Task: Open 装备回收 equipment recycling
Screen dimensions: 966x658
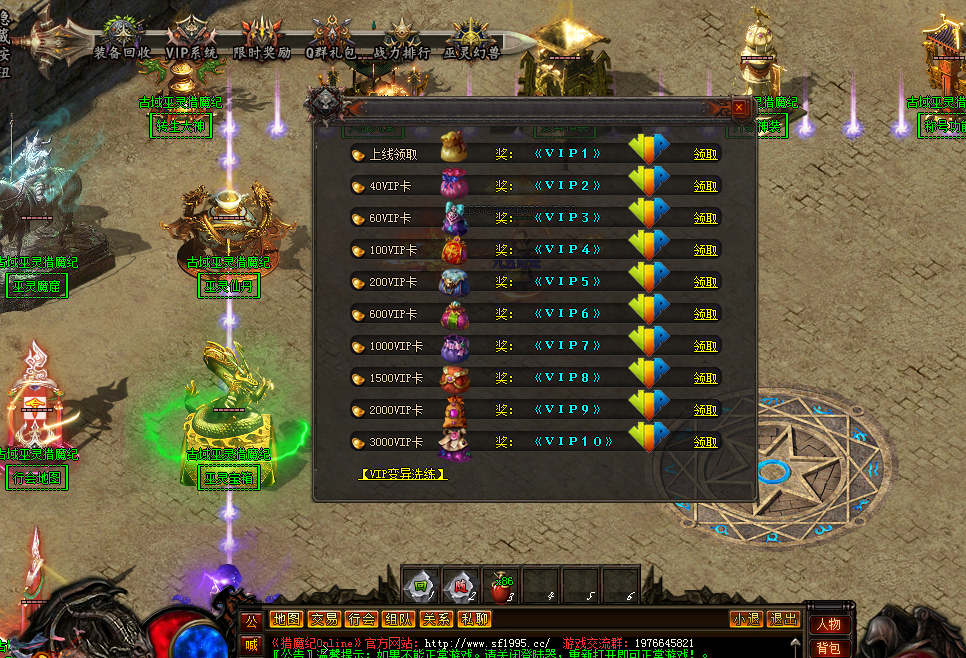Action: pyautogui.click(x=120, y=40)
